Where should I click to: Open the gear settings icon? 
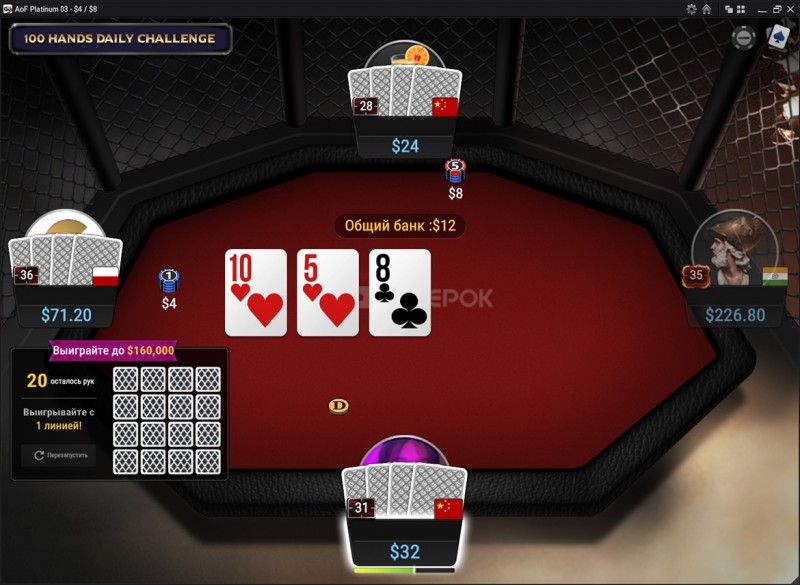click(x=691, y=9)
